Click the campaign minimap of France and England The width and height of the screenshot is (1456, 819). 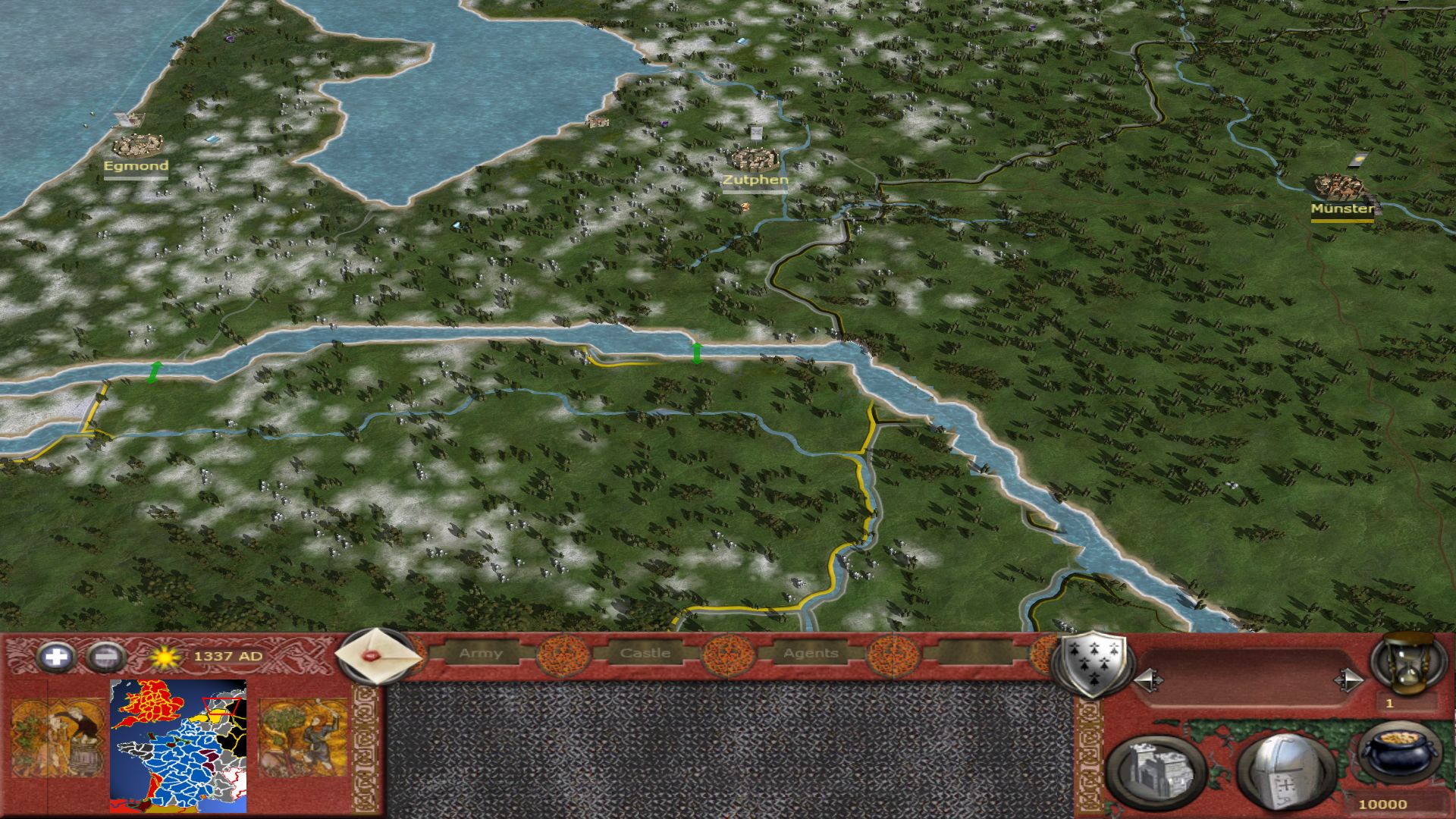tap(179, 746)
